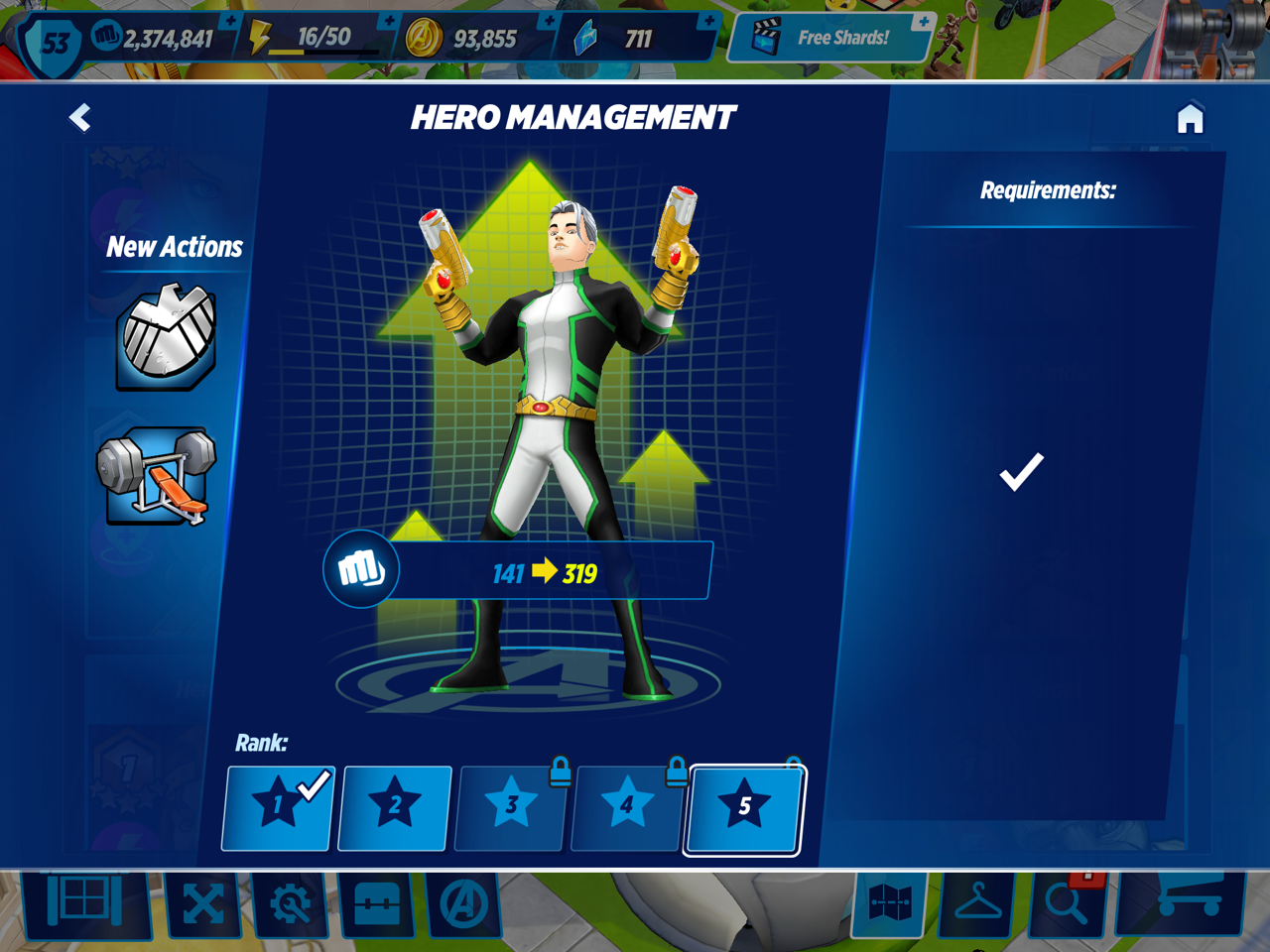Choose the rank 2 star tile
Image resolution: width=1270 pixels, height=952 pixels.
point(395,807)
